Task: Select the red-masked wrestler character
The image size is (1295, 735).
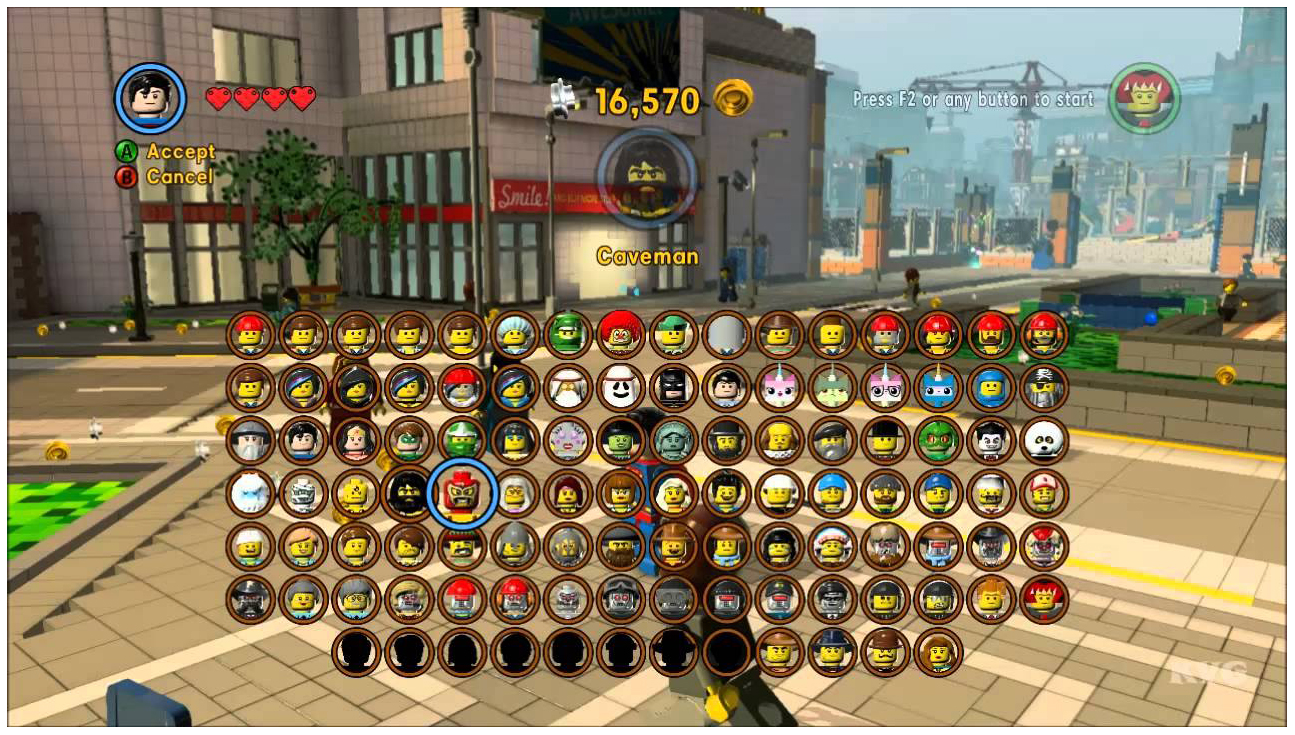Action: coord(462,493)
